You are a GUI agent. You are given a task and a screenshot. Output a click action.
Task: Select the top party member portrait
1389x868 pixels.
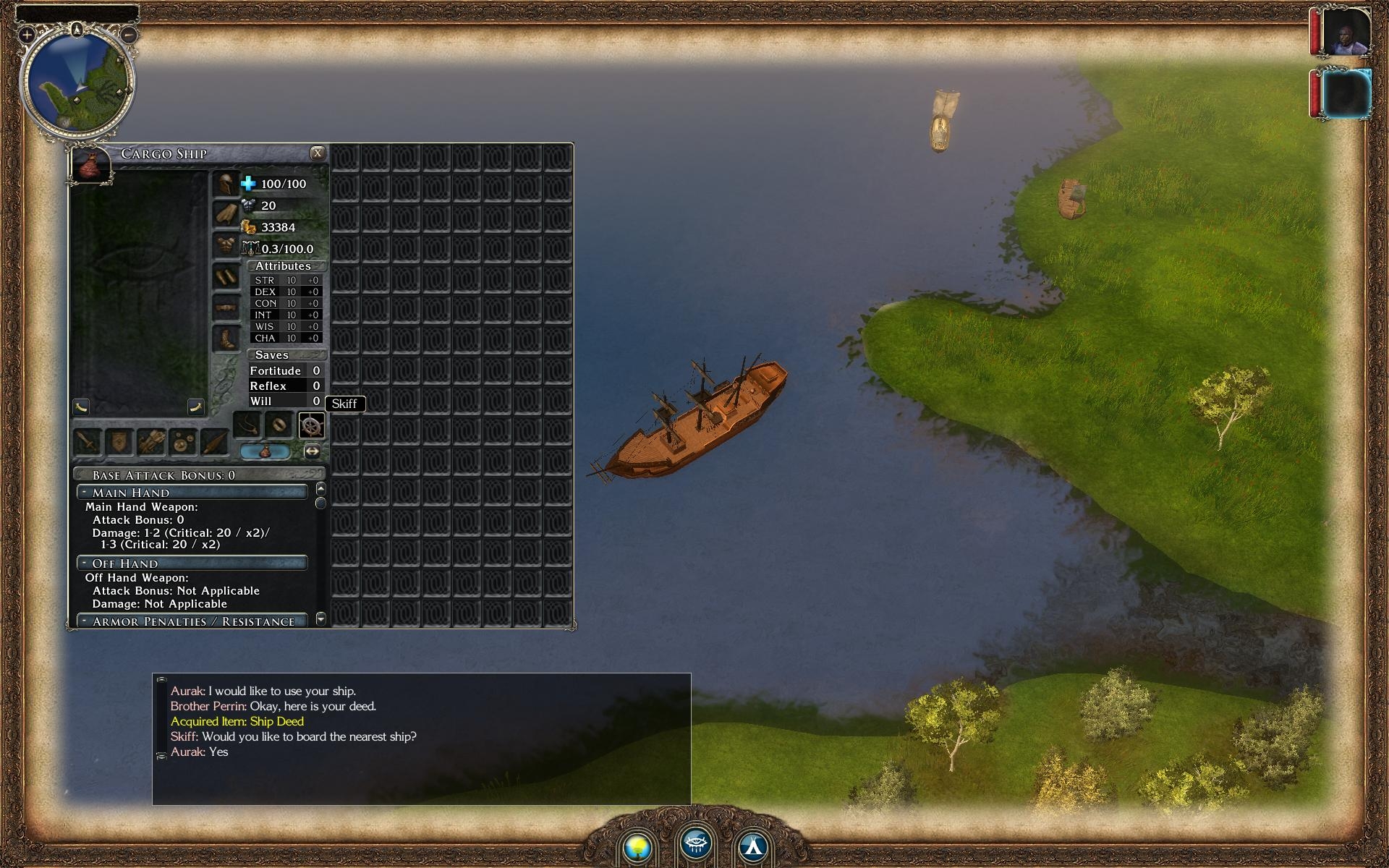[1346, 33]
